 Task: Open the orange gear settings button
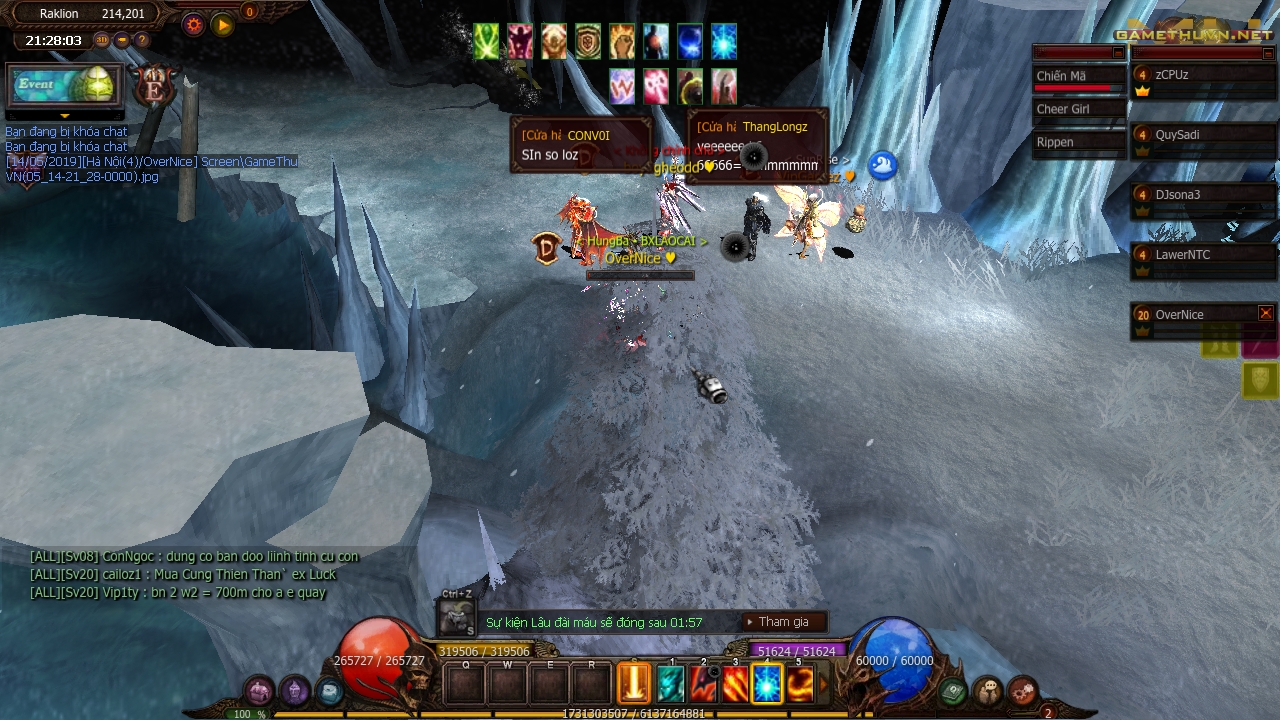193,25
